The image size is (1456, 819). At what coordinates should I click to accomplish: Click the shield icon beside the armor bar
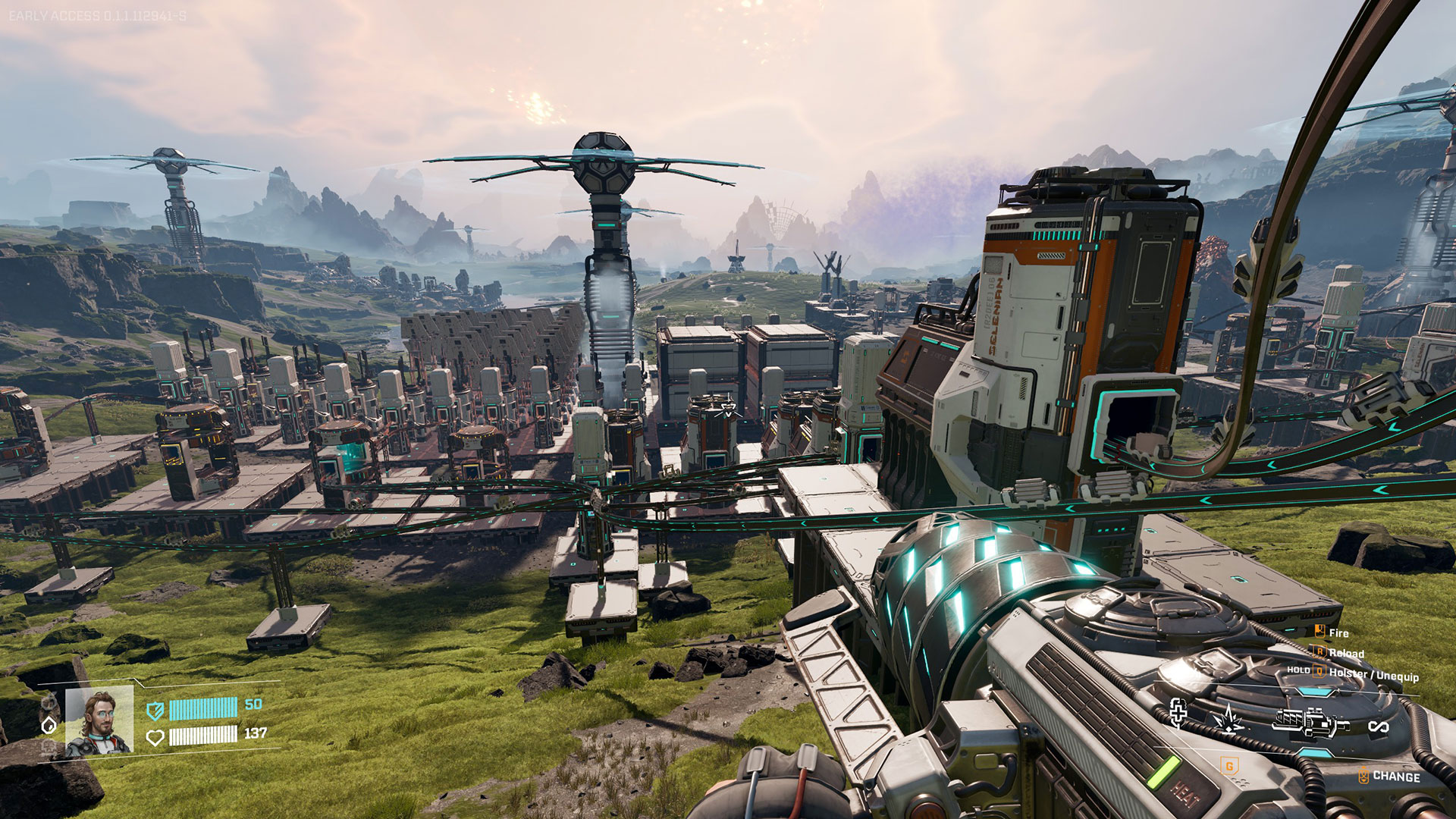pos(155,711)
